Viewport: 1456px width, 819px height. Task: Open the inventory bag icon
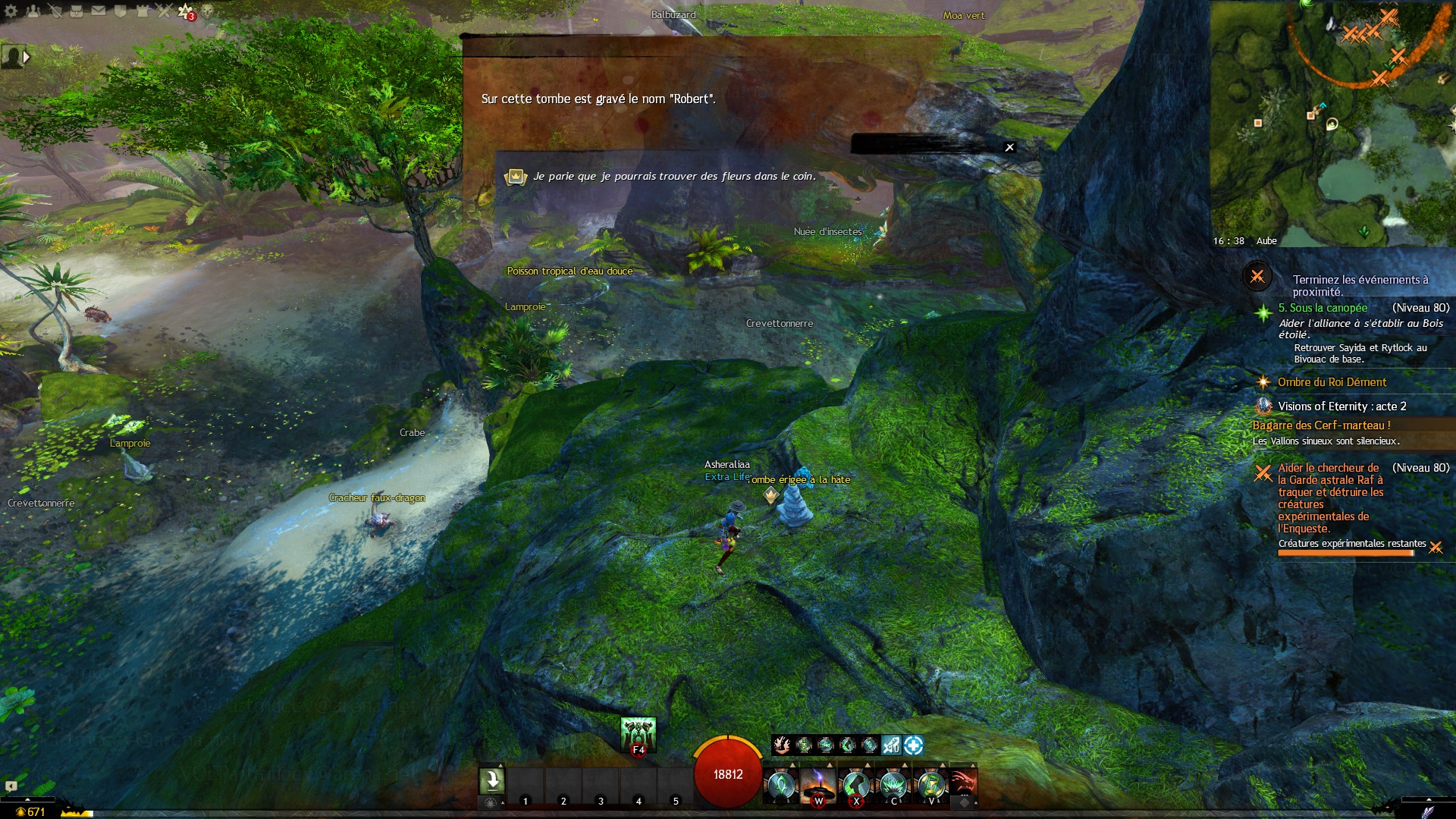(x=77, y=11)
